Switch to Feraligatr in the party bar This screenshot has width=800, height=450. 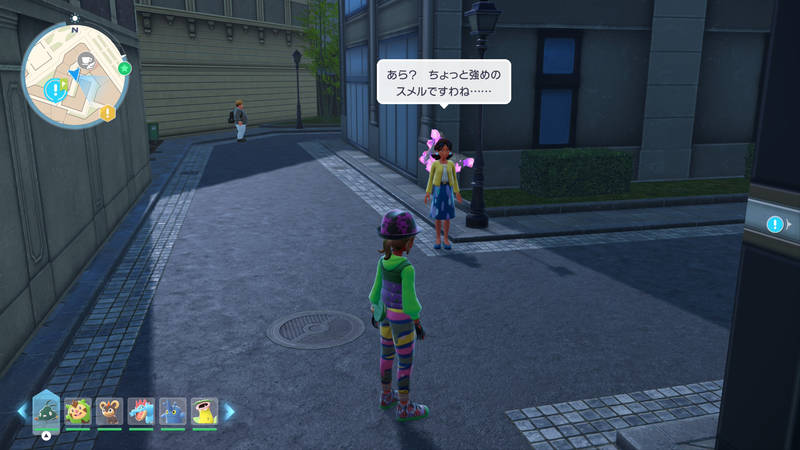(141, 411)
